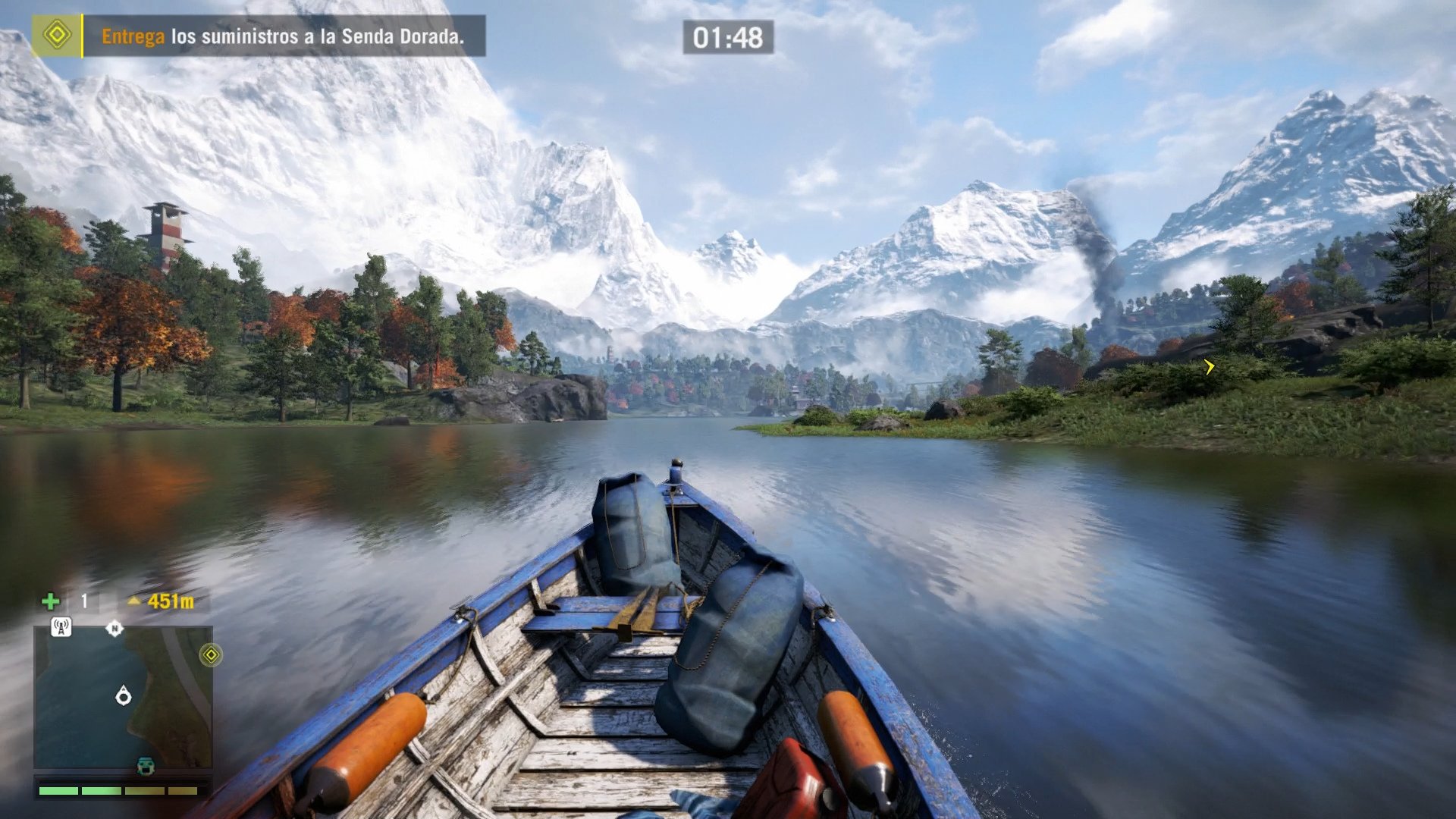The height and width of the screenshot is (819, 1456).
Task: Click the yellow objective diamond icon beside the mission text
Action: click(57, 35)
